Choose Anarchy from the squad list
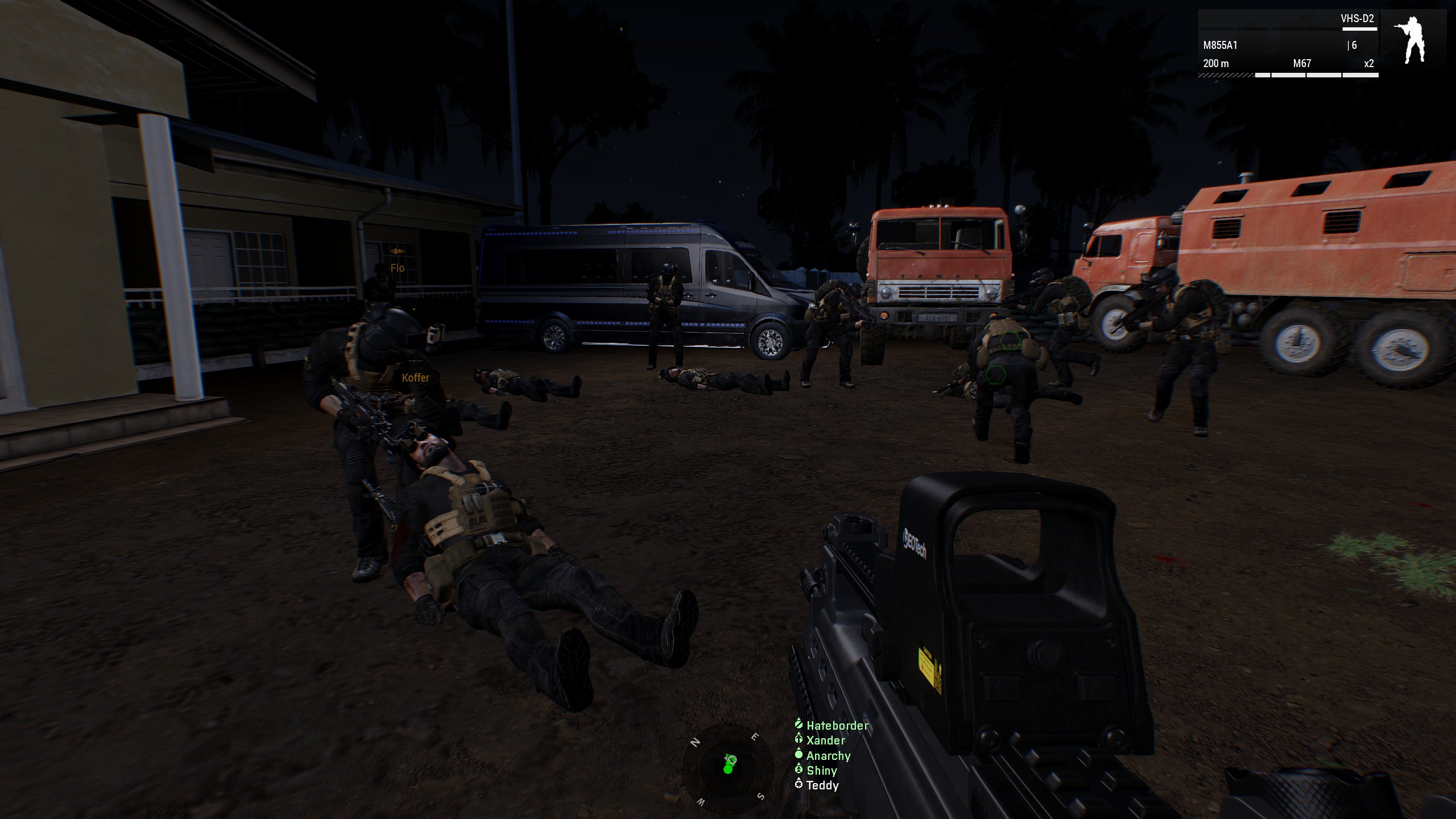 click(828, 756)
